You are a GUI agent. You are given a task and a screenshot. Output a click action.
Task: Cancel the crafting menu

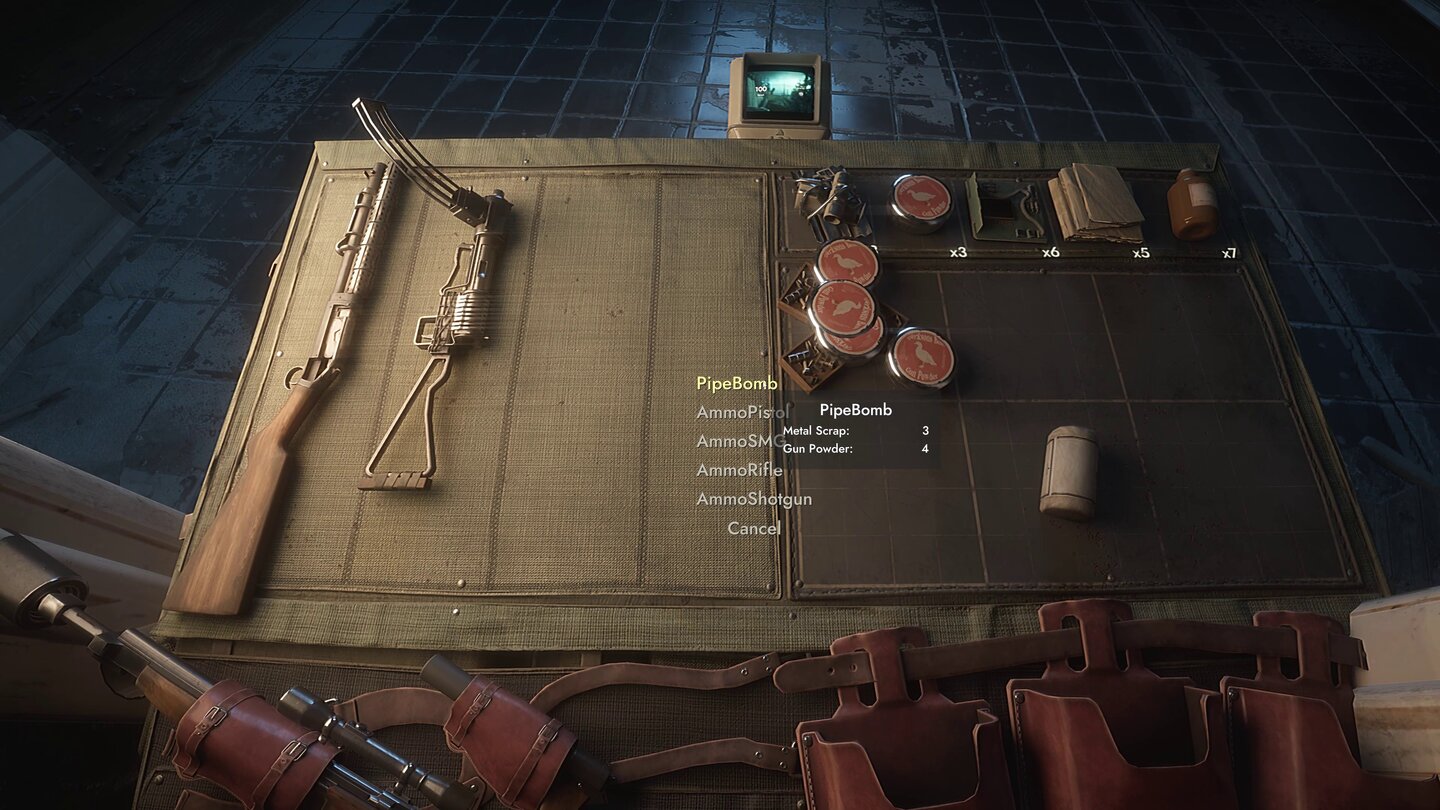[x=753, y=528]
